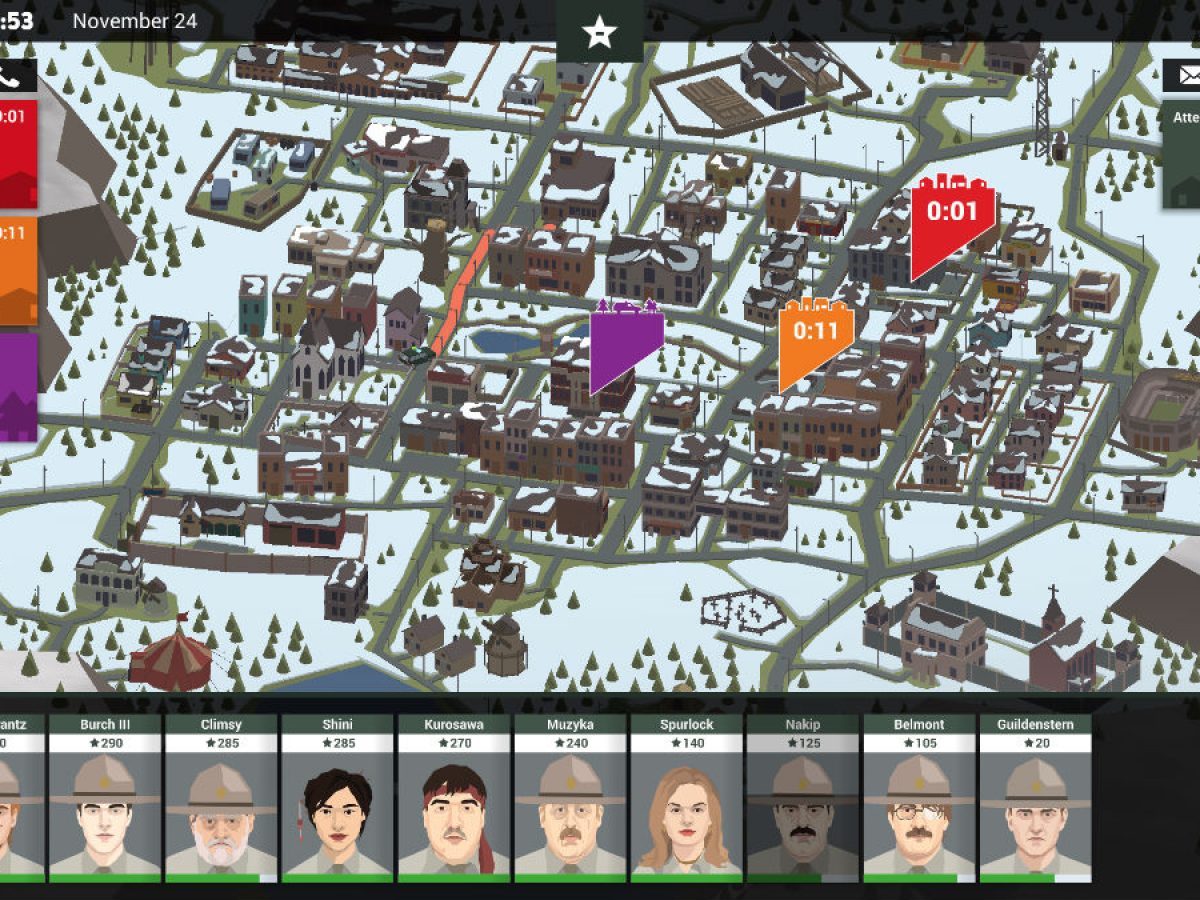Open the sheriff star badge menu
The image size is (1200, 900).
599,31
